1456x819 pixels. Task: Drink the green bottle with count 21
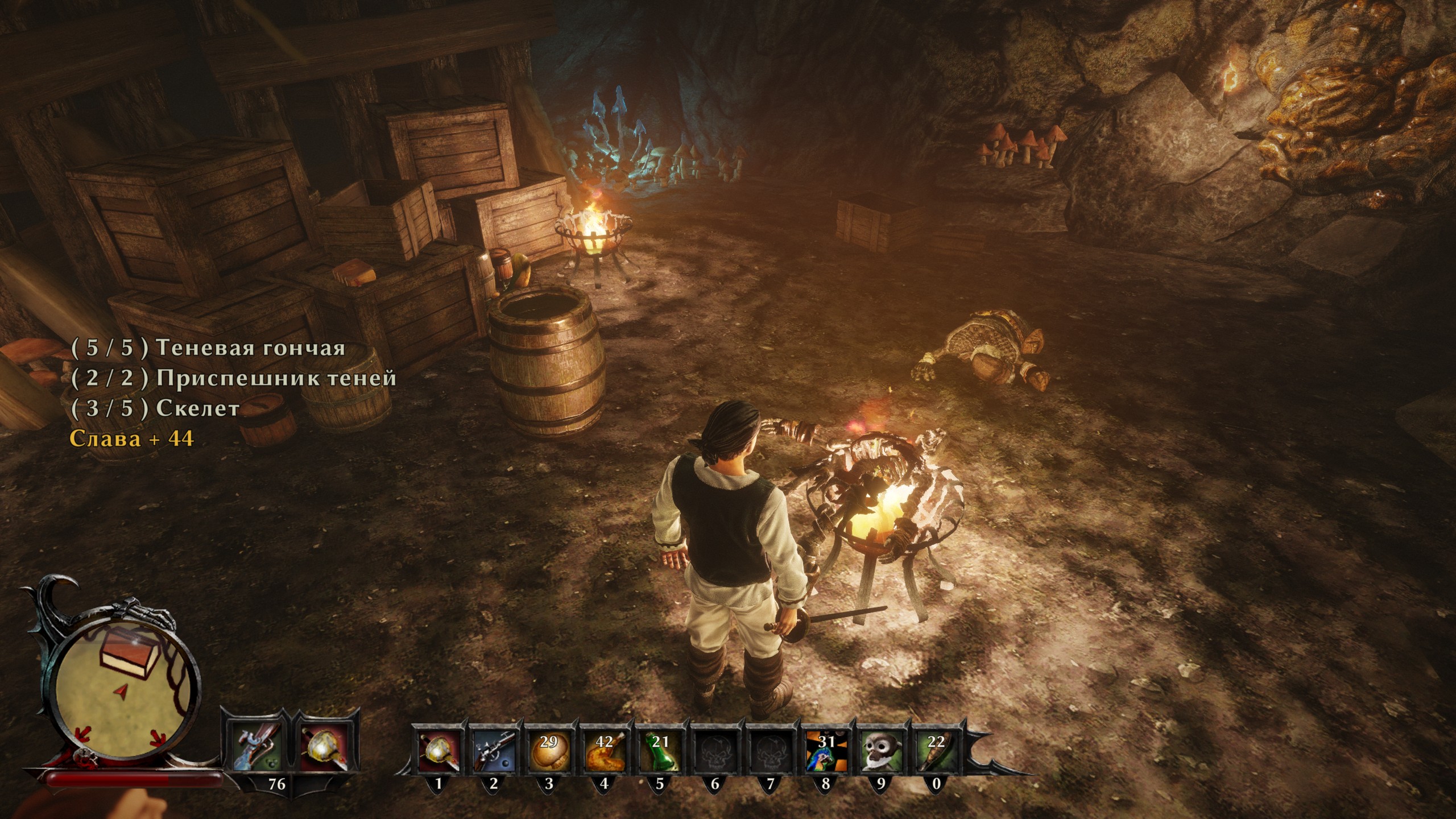[x=659, y=748]
